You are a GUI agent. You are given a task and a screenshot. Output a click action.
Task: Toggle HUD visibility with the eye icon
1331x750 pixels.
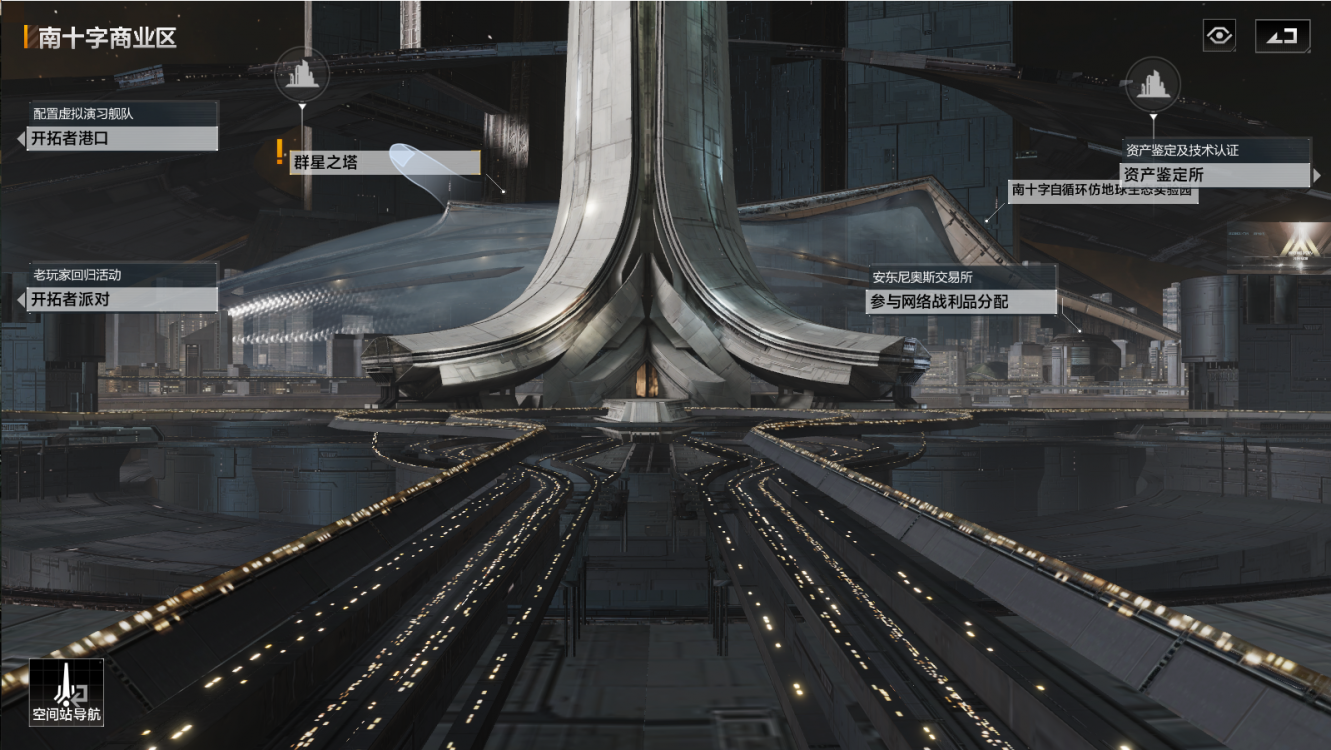tap(1221, 33)
